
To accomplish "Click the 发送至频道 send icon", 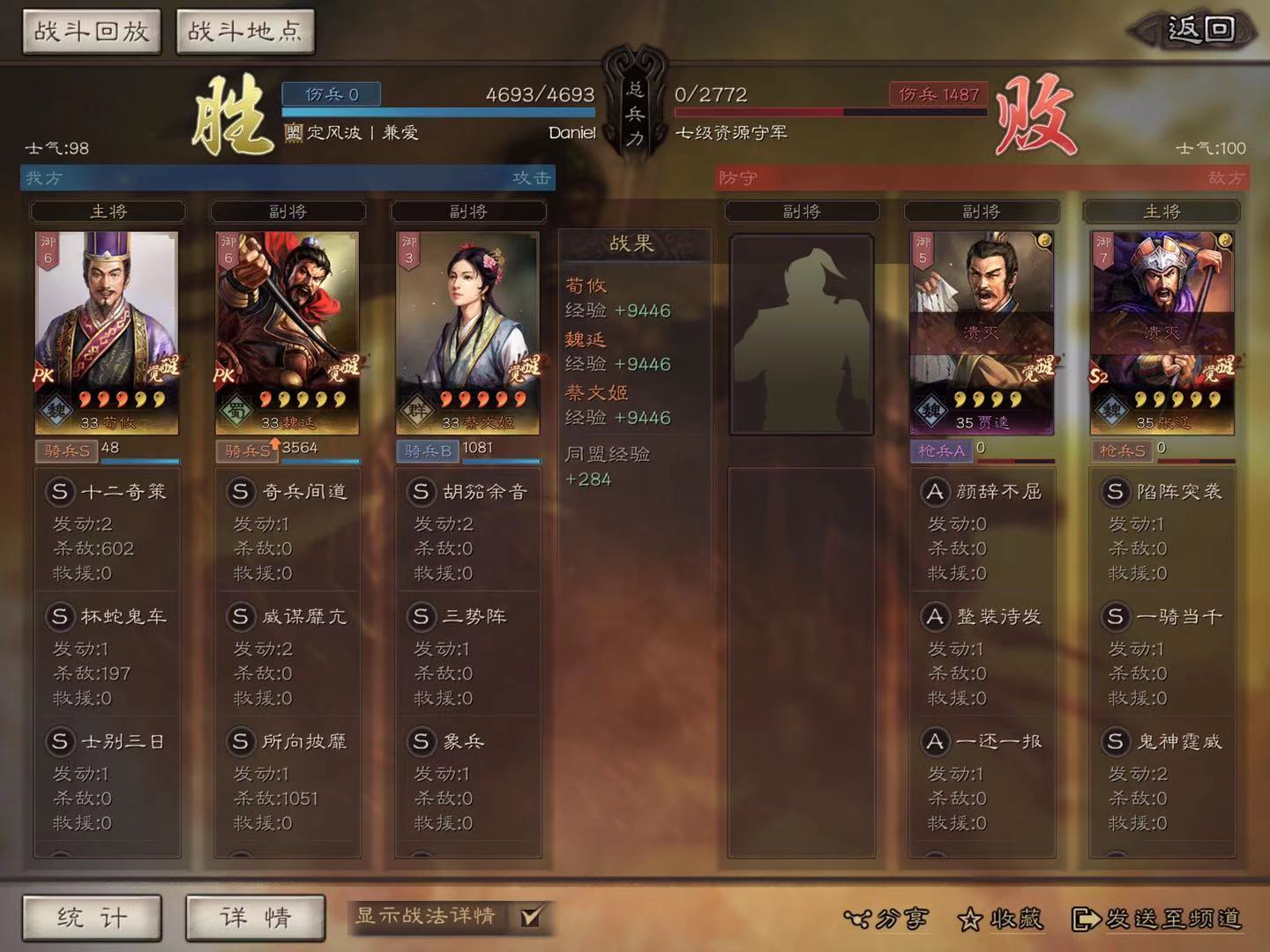I will coord(1085,920).
